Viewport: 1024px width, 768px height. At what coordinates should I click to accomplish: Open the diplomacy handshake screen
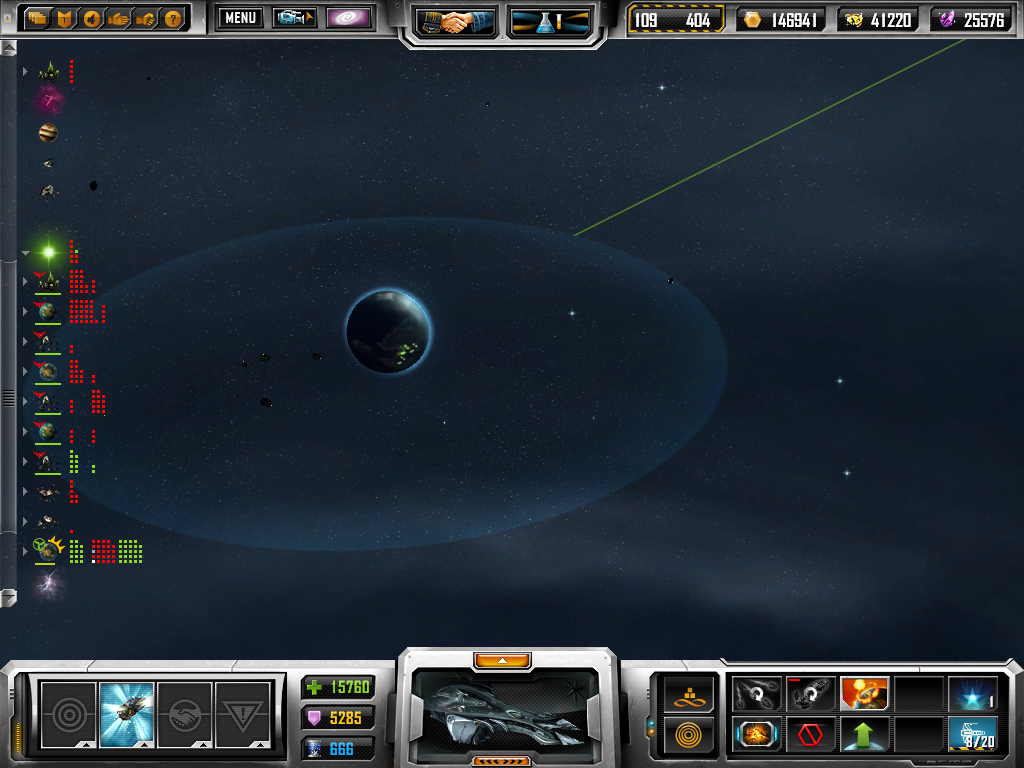click(x=457, y=22)
